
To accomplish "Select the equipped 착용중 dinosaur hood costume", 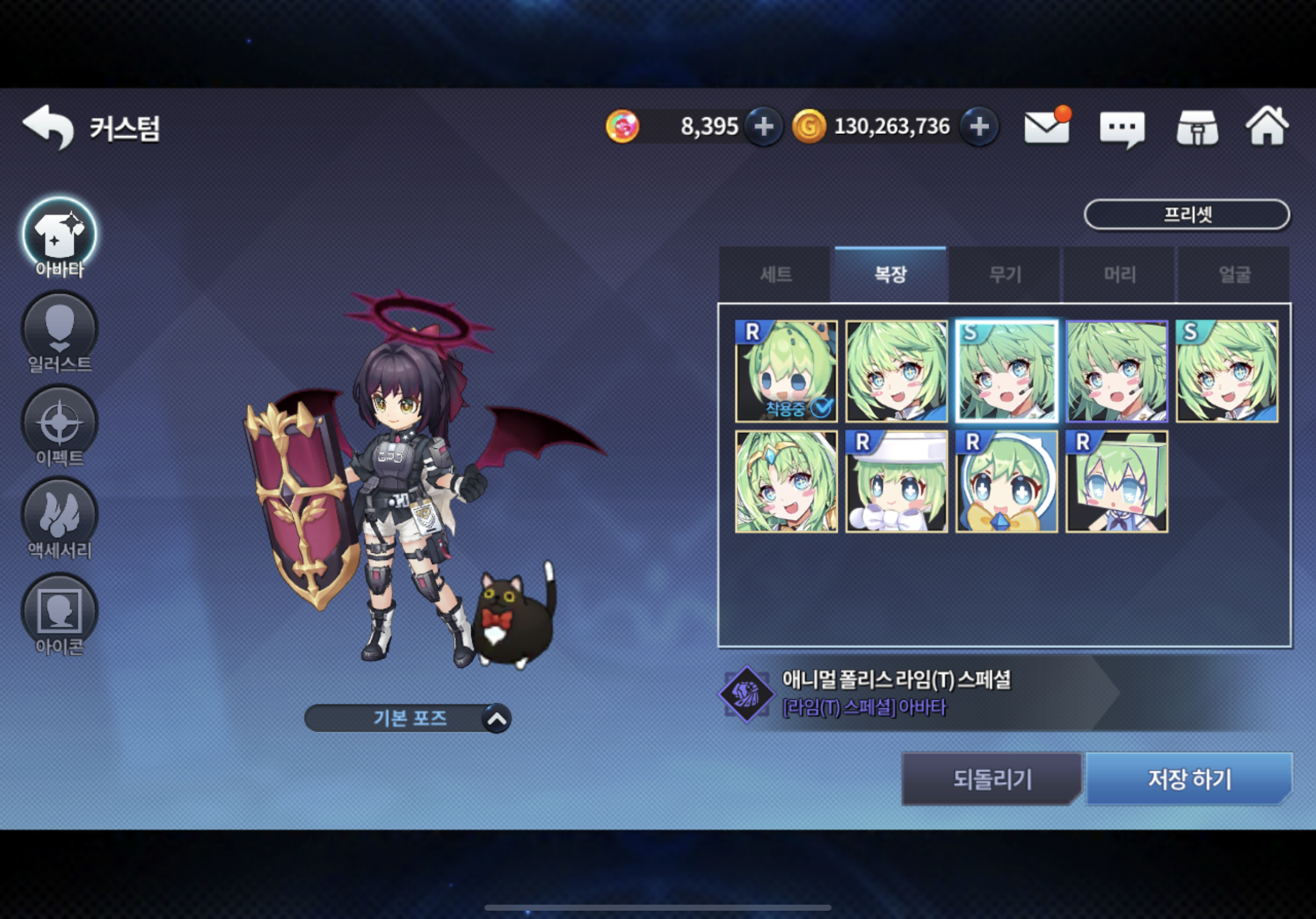I will 786,371.
